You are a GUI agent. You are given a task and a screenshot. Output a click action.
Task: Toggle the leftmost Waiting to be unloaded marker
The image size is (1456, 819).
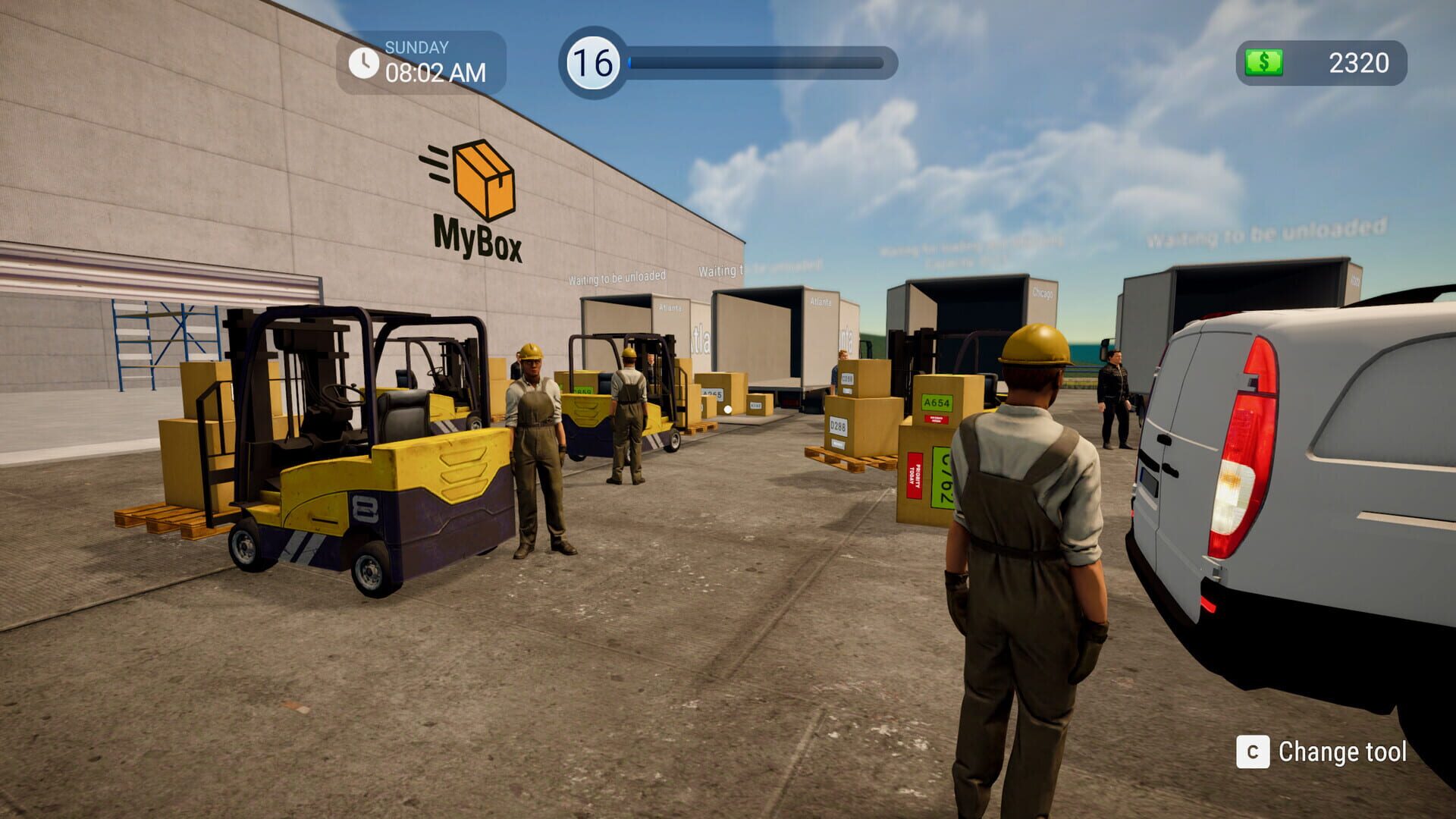tap(617, 278)
